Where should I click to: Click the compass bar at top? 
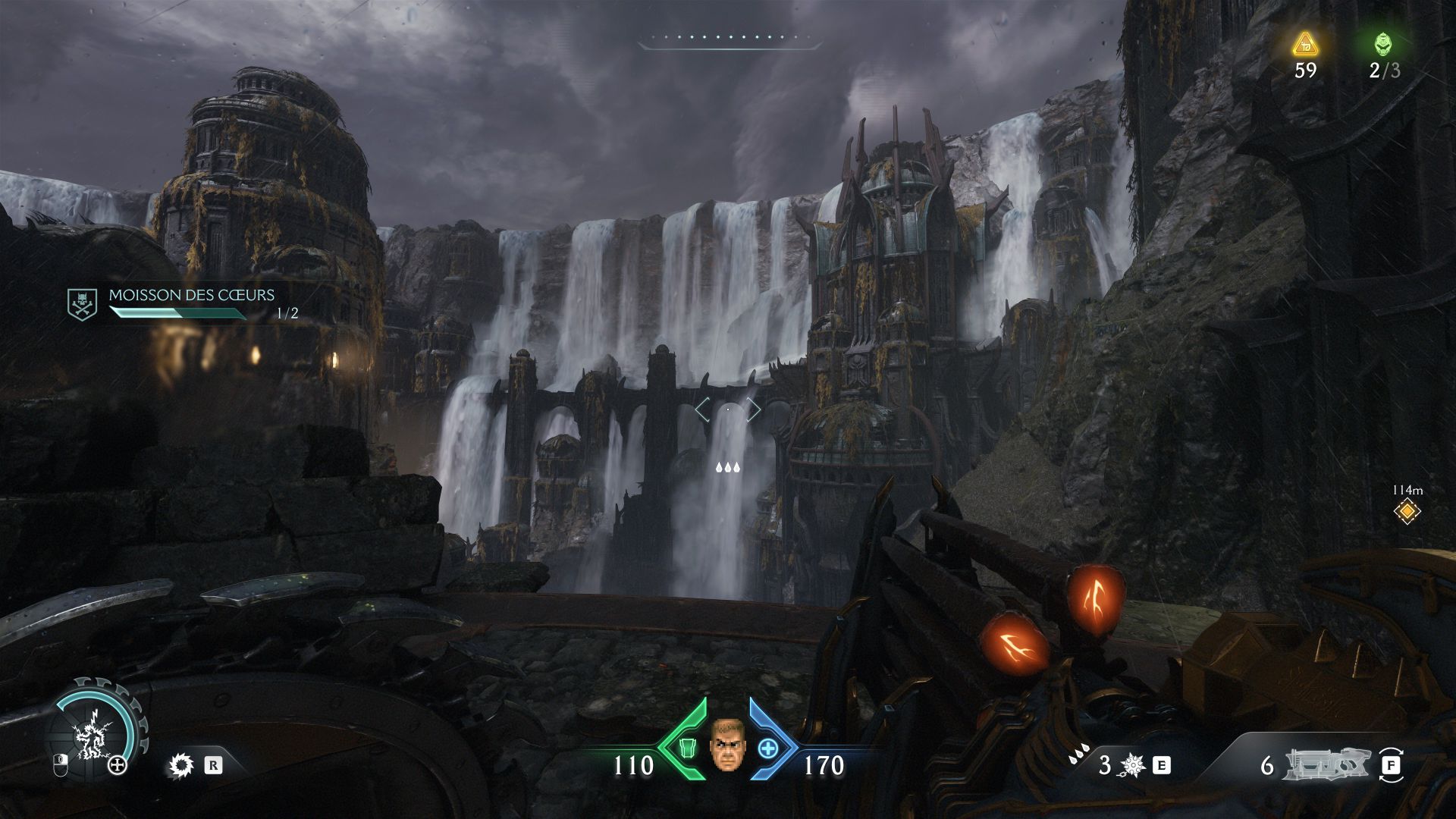(730, 39)
